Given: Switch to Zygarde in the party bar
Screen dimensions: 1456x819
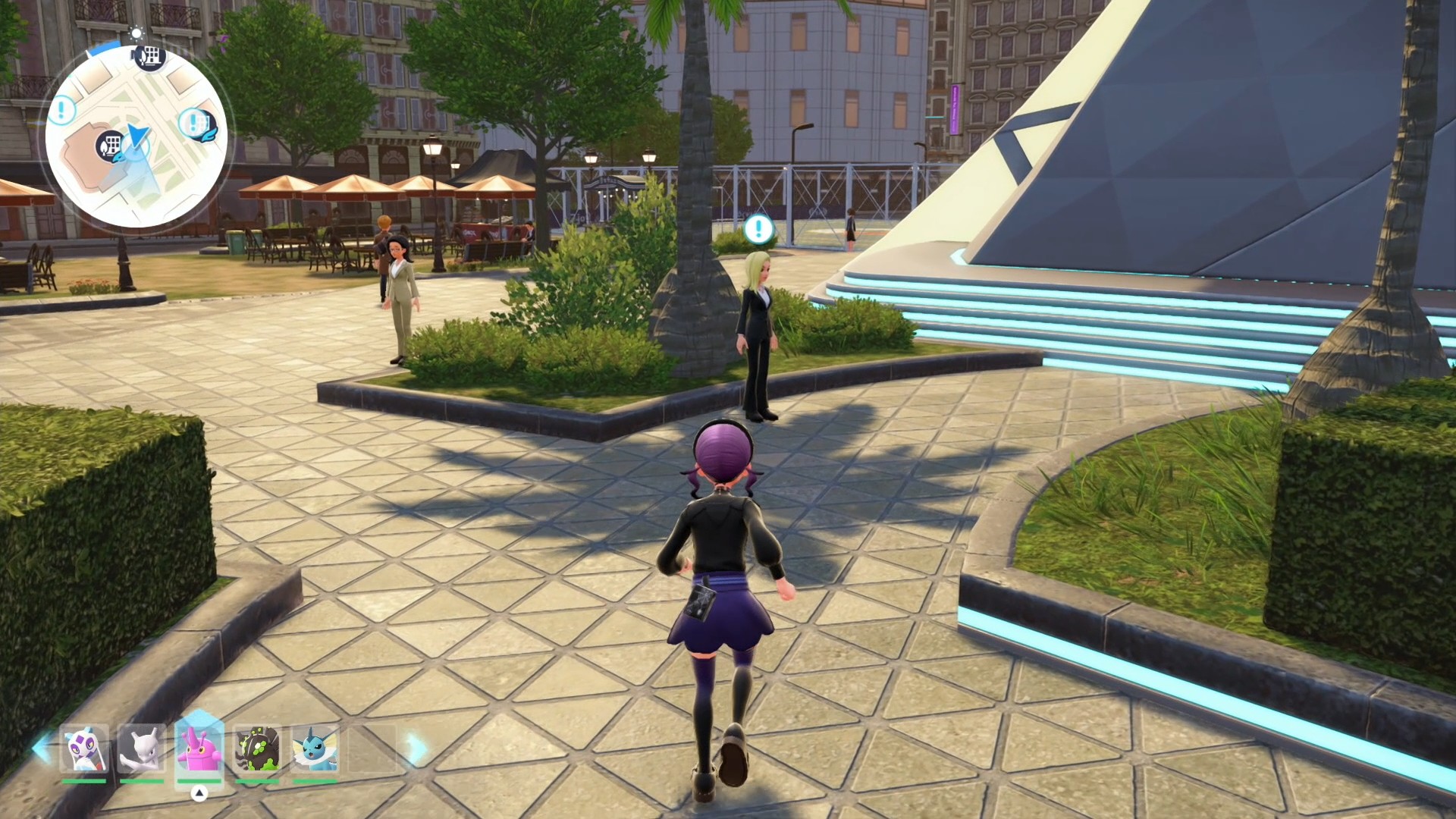Looking at the screenshot, I should (257, 749).
